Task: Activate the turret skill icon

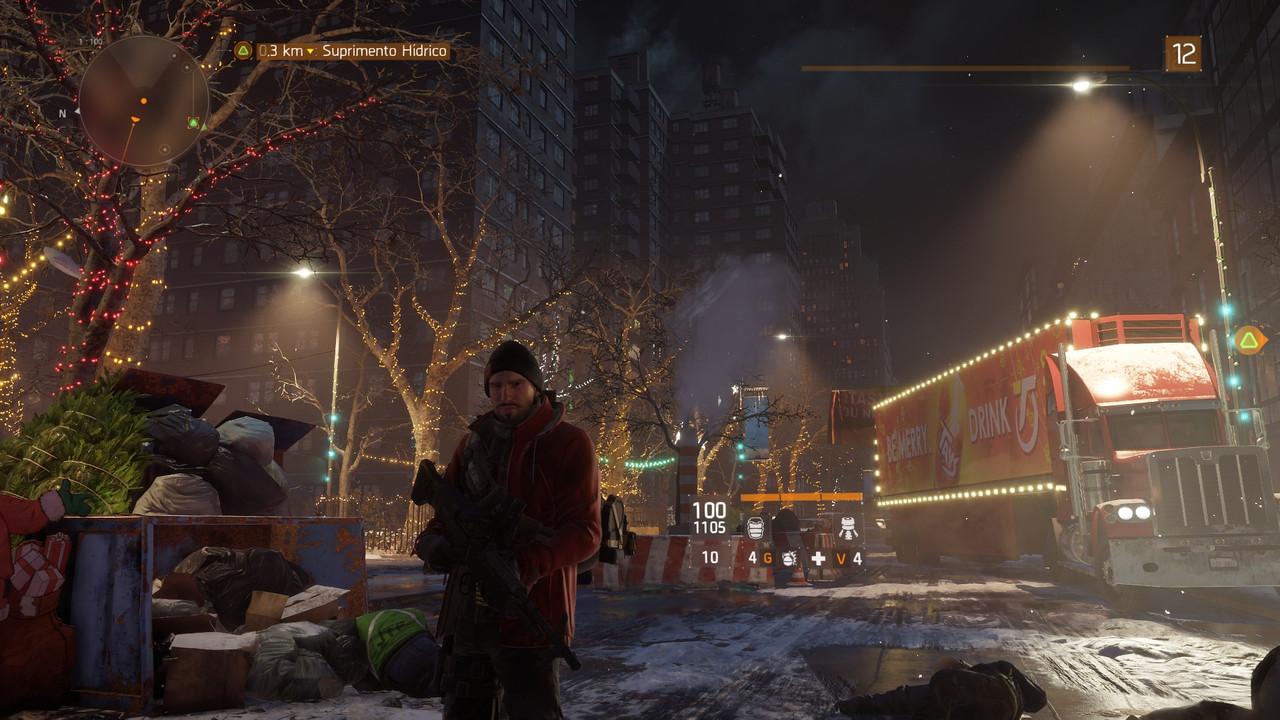Action: click(848, 528)
